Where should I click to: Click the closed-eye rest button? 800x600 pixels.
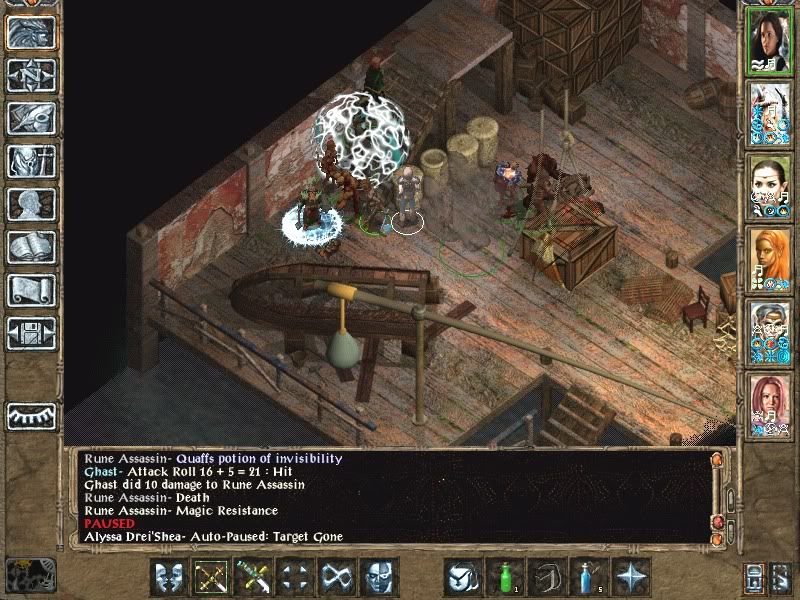[x=31, y=415]
